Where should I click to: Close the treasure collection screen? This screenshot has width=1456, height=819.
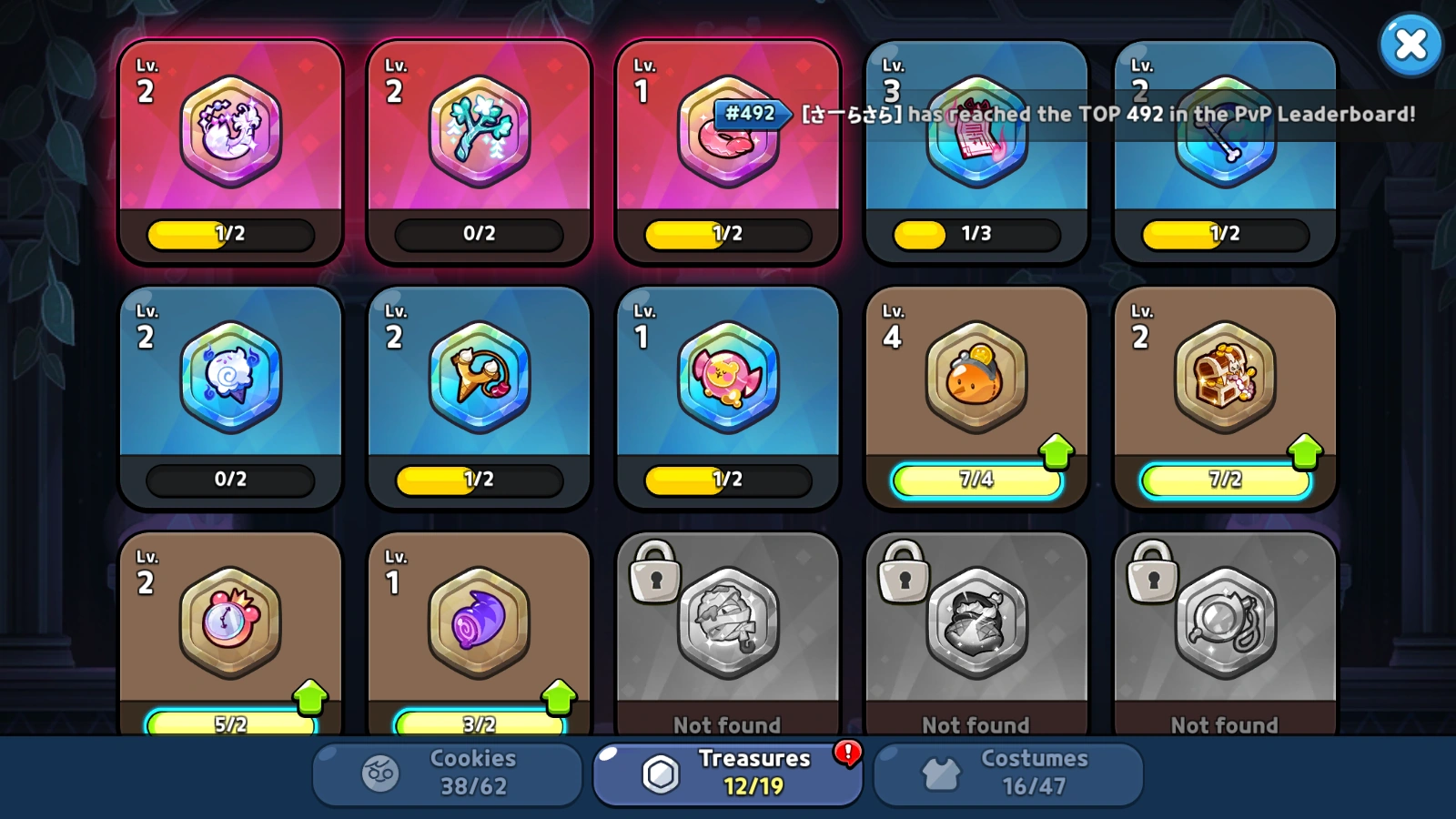[x=1410, y=44]
